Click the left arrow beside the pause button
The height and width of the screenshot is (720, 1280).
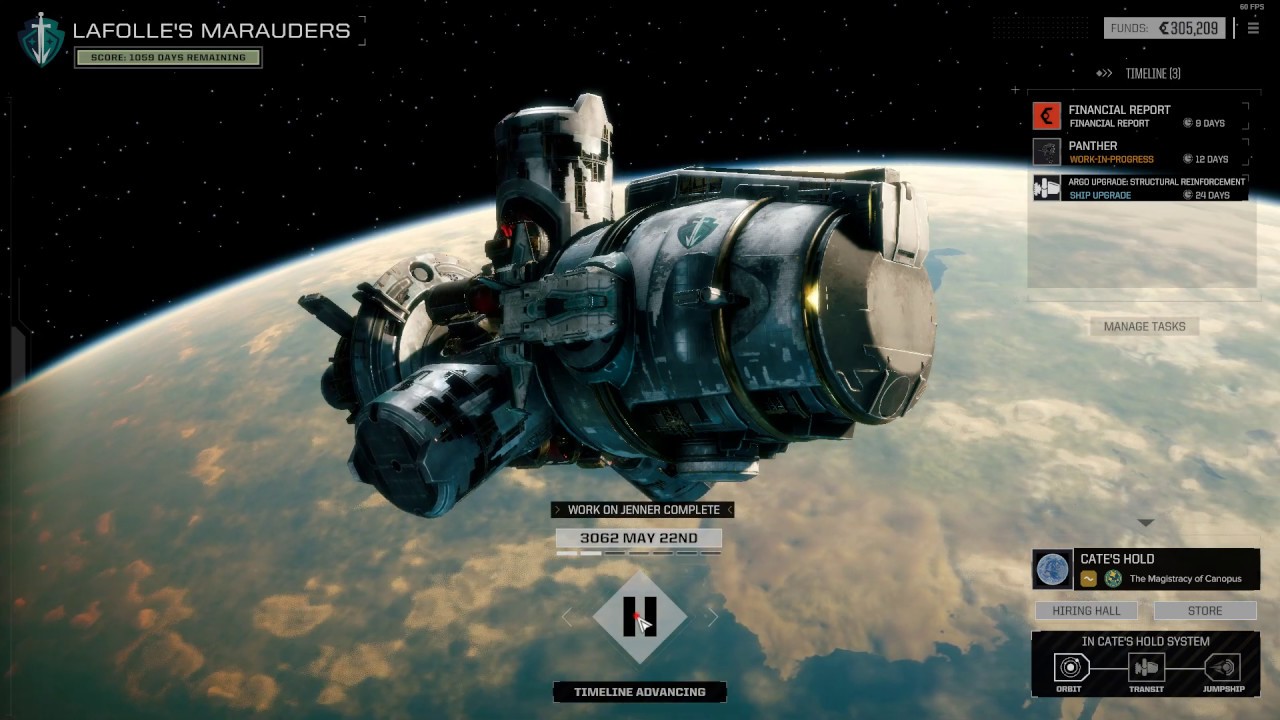click(x=568, y=617)
